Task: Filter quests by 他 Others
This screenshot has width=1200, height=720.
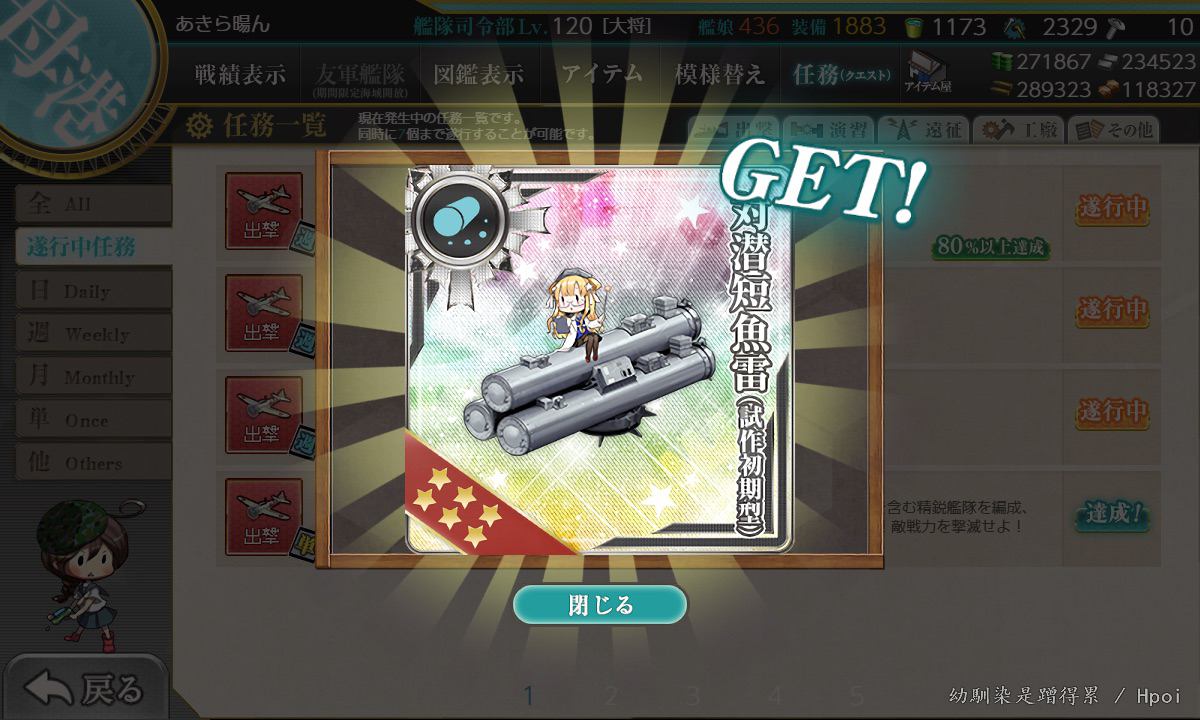Action: 92,463
